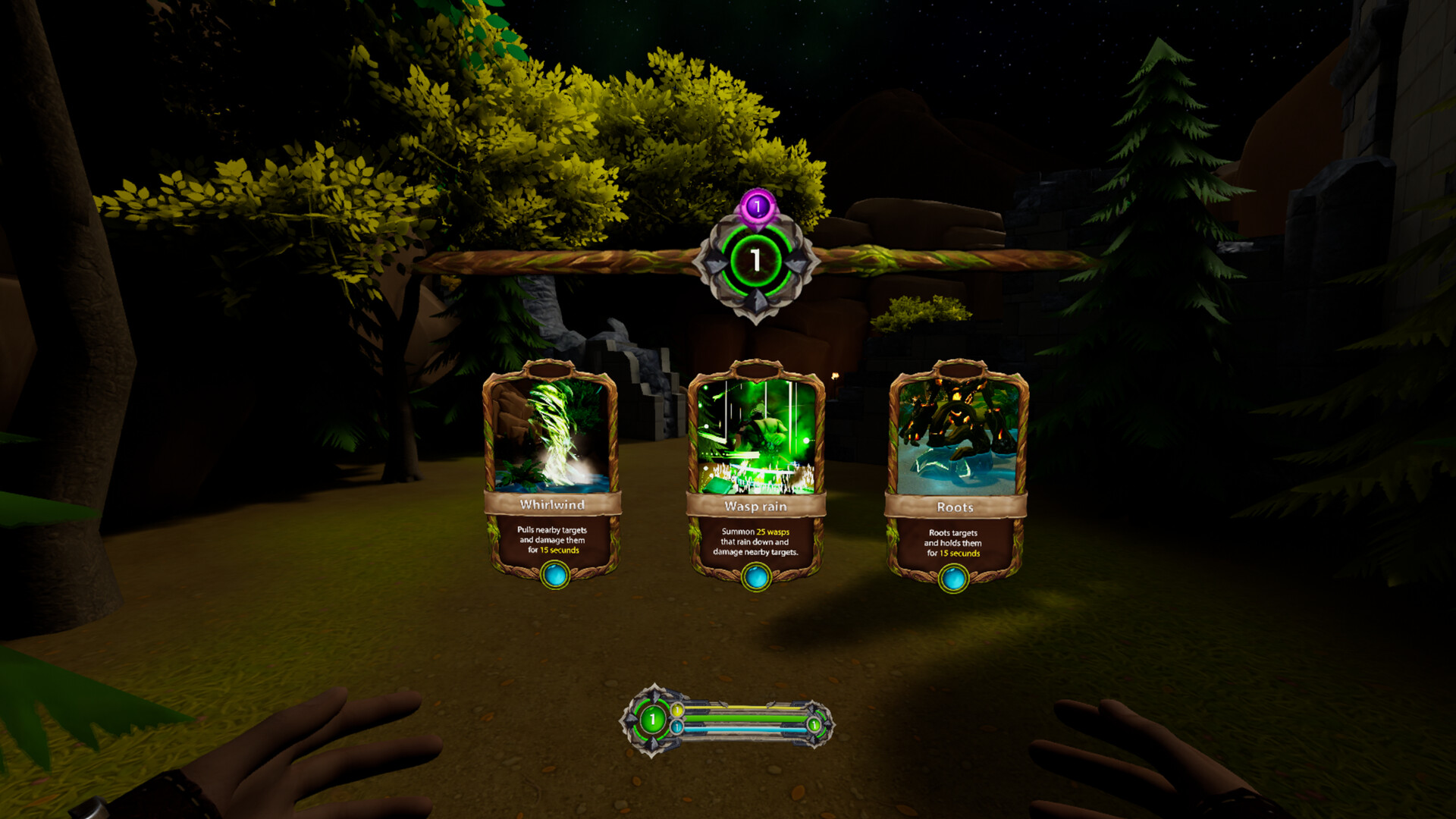
Task: Click the blue resource orb on the HUD
Action: click(677, 727)
